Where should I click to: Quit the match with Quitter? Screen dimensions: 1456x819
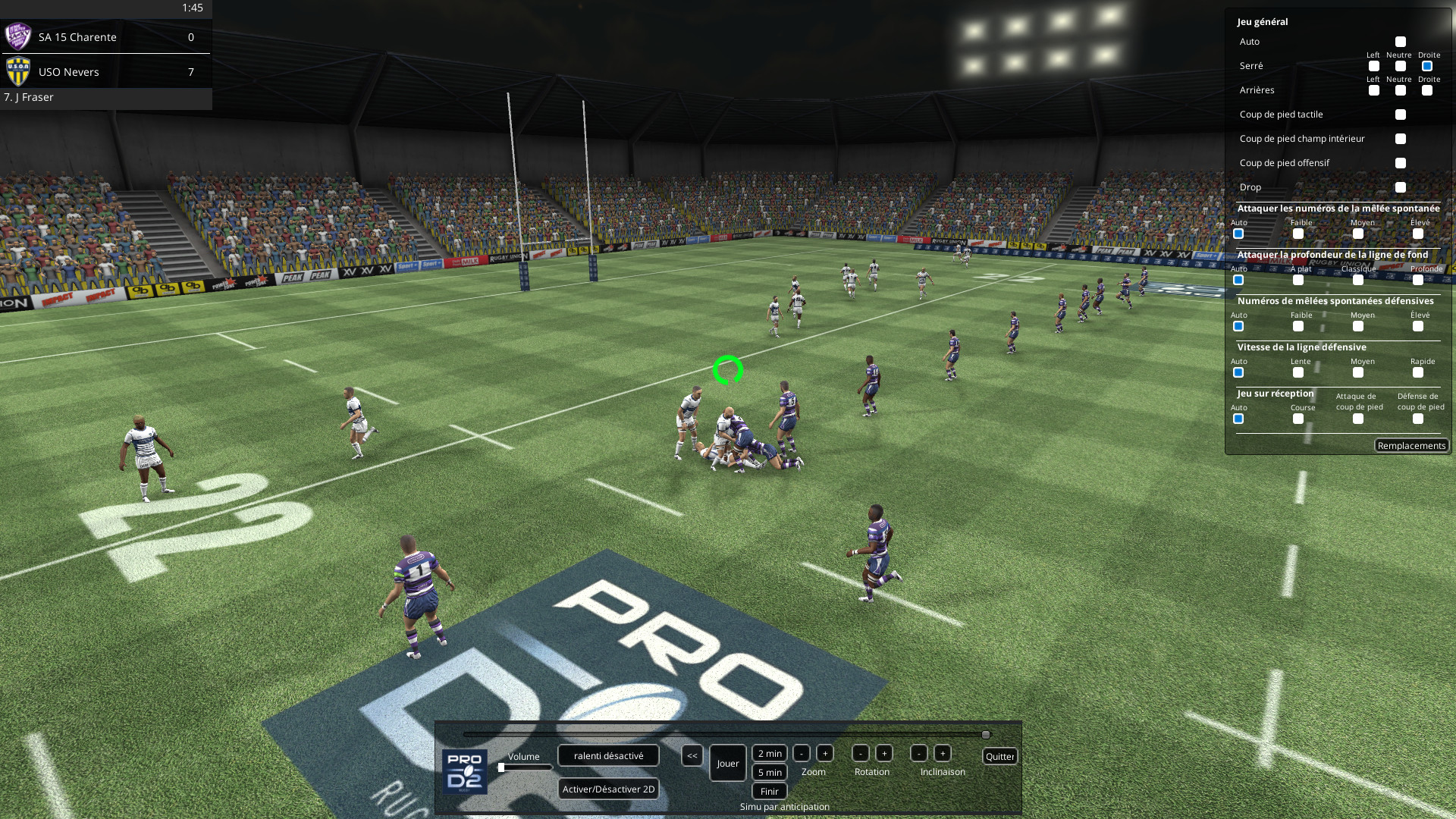(x=999, y=756)
